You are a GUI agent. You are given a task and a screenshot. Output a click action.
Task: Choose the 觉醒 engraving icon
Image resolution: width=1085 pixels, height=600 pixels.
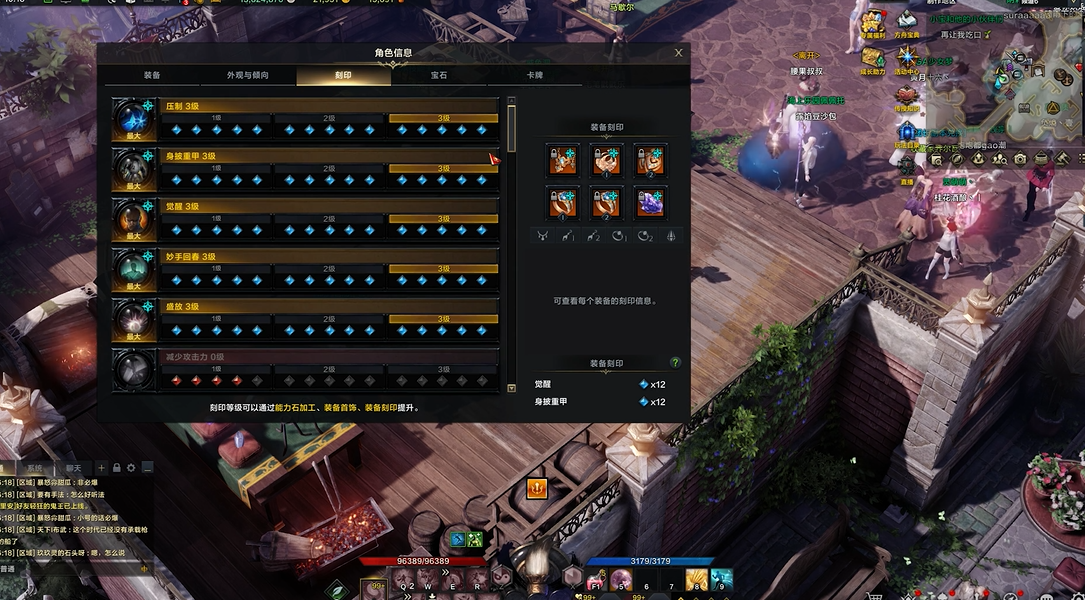tap(133, 218)
